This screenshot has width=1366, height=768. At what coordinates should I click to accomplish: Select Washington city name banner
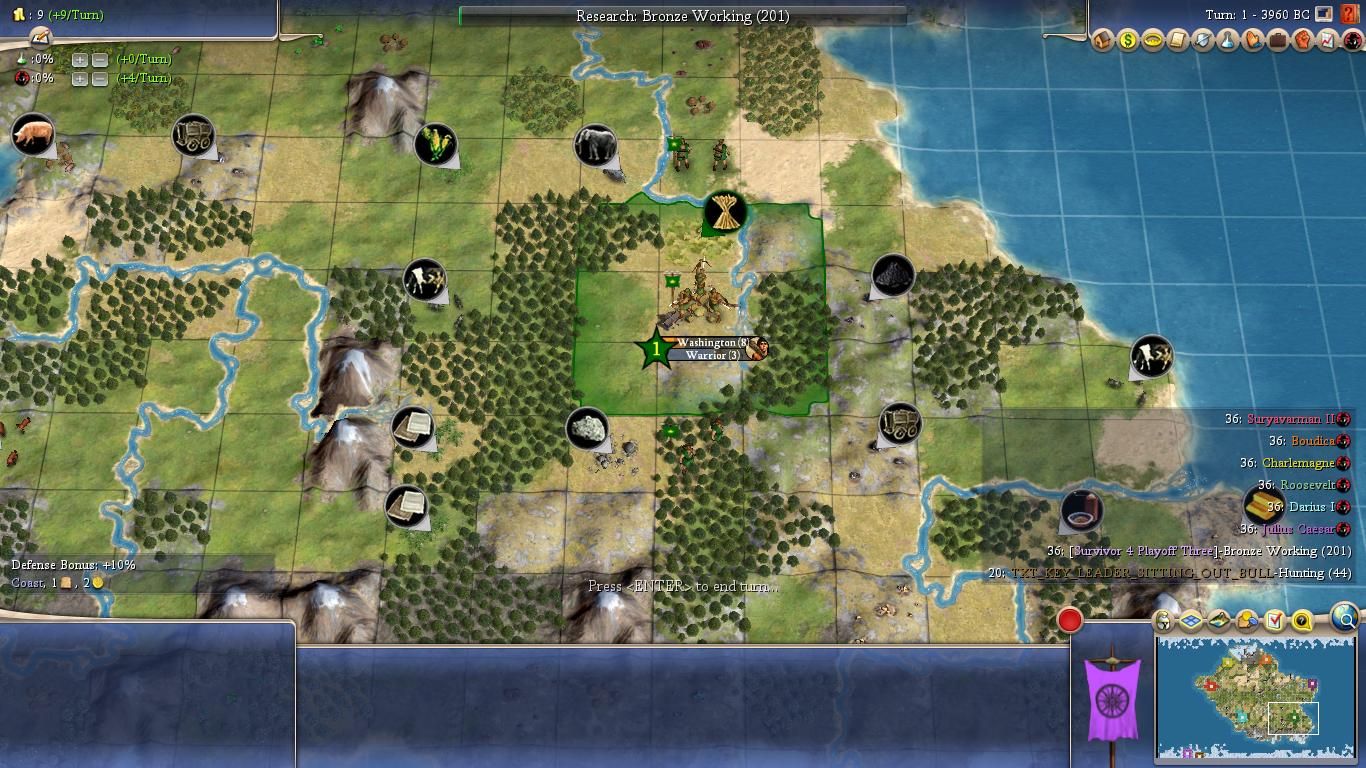point(712,342)
